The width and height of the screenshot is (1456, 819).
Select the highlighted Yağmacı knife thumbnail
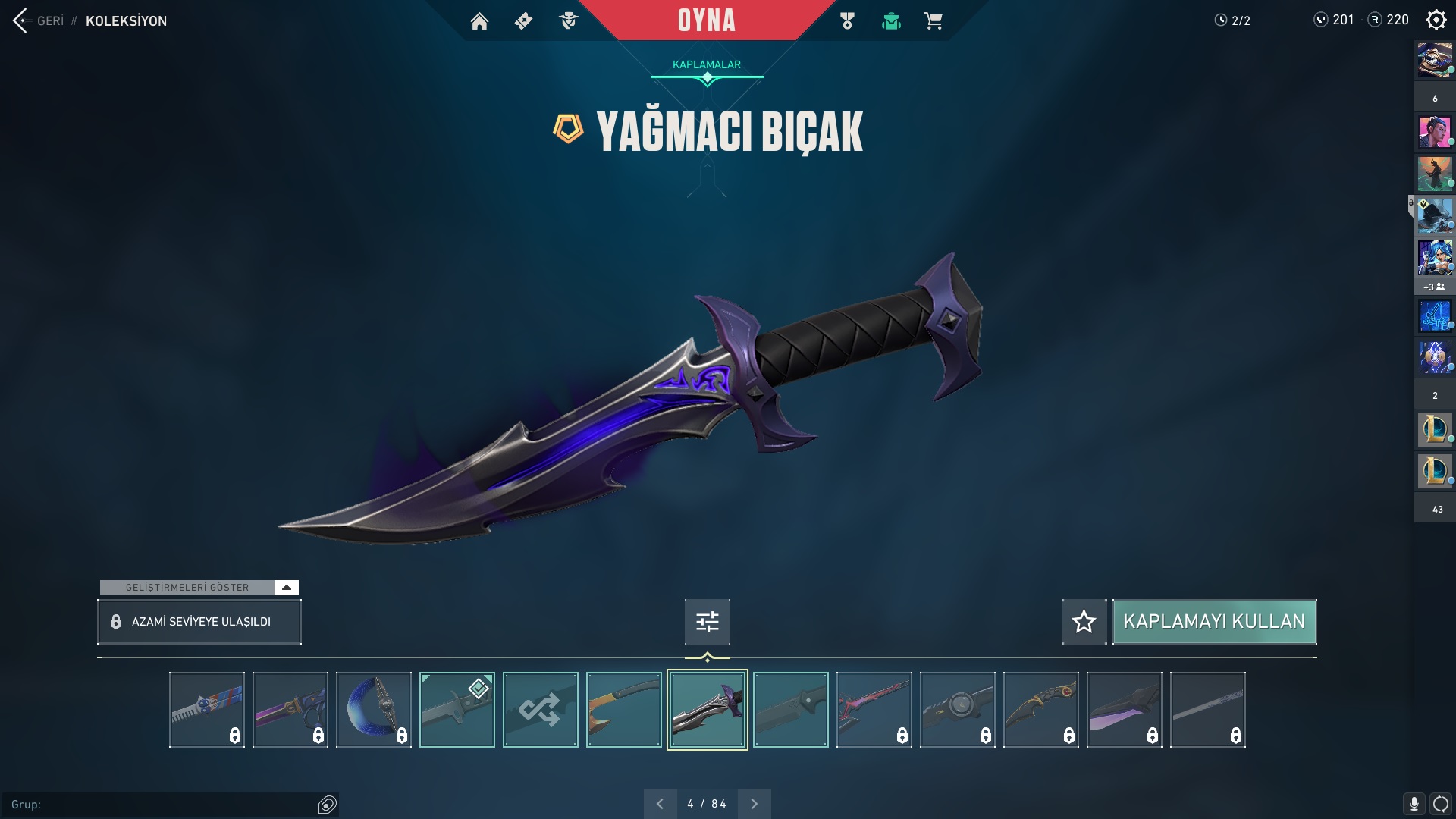pyautogui.click(x=706, y=709)
